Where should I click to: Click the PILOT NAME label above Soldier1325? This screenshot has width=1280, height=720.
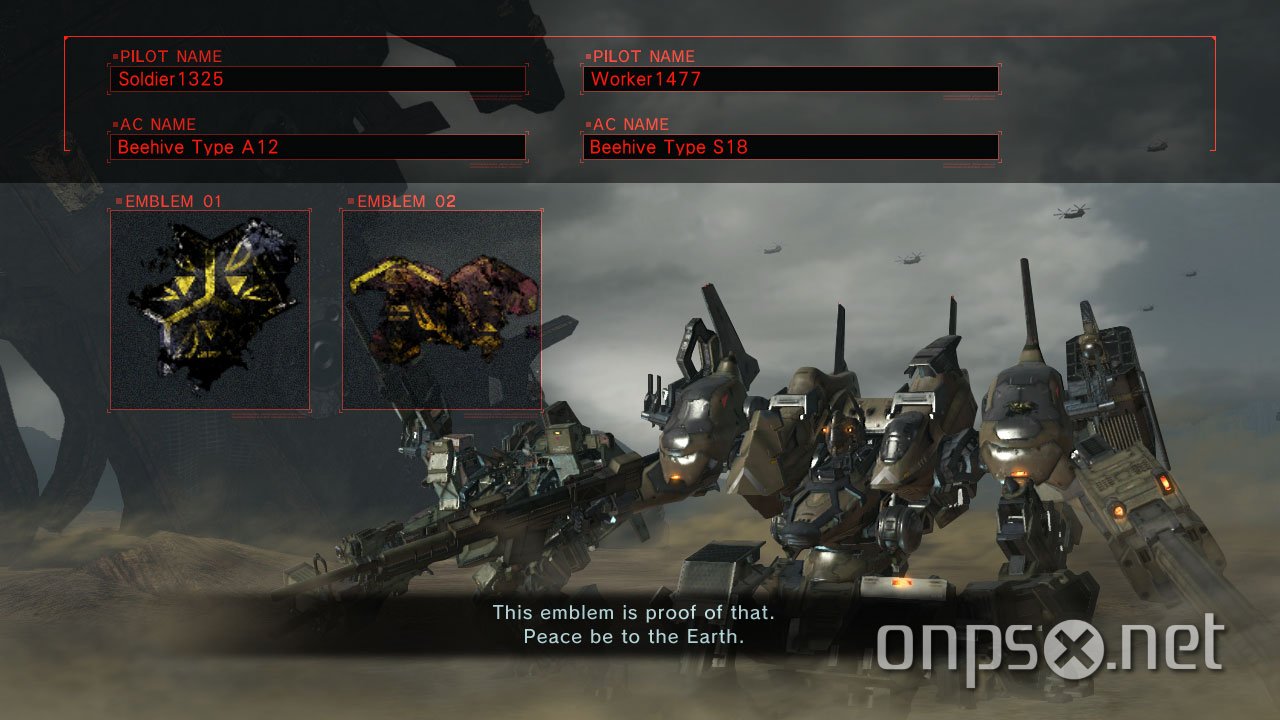(170, 56)
